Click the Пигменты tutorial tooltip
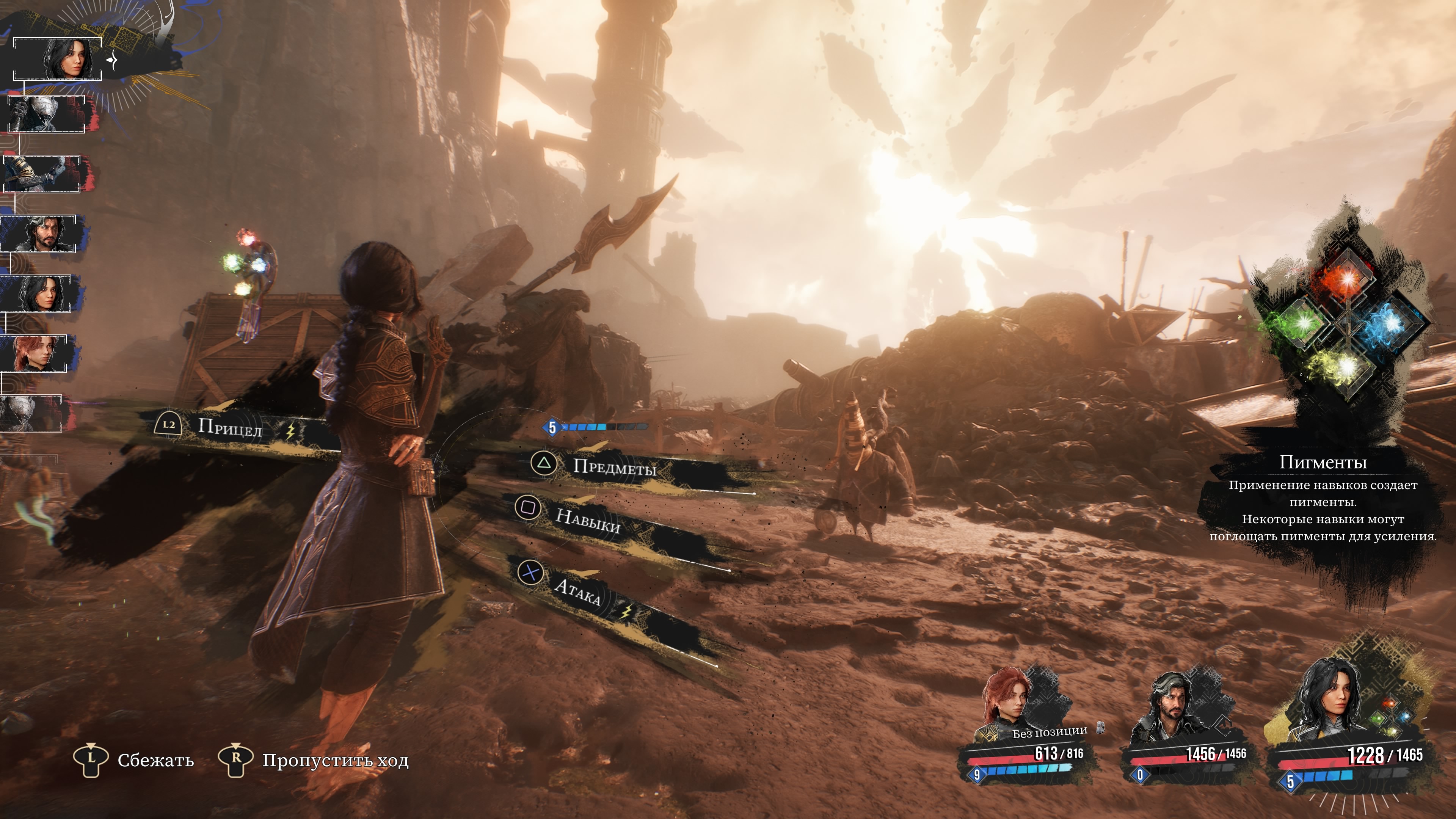The image size is (1456, 819). (x=1323, y=500)
